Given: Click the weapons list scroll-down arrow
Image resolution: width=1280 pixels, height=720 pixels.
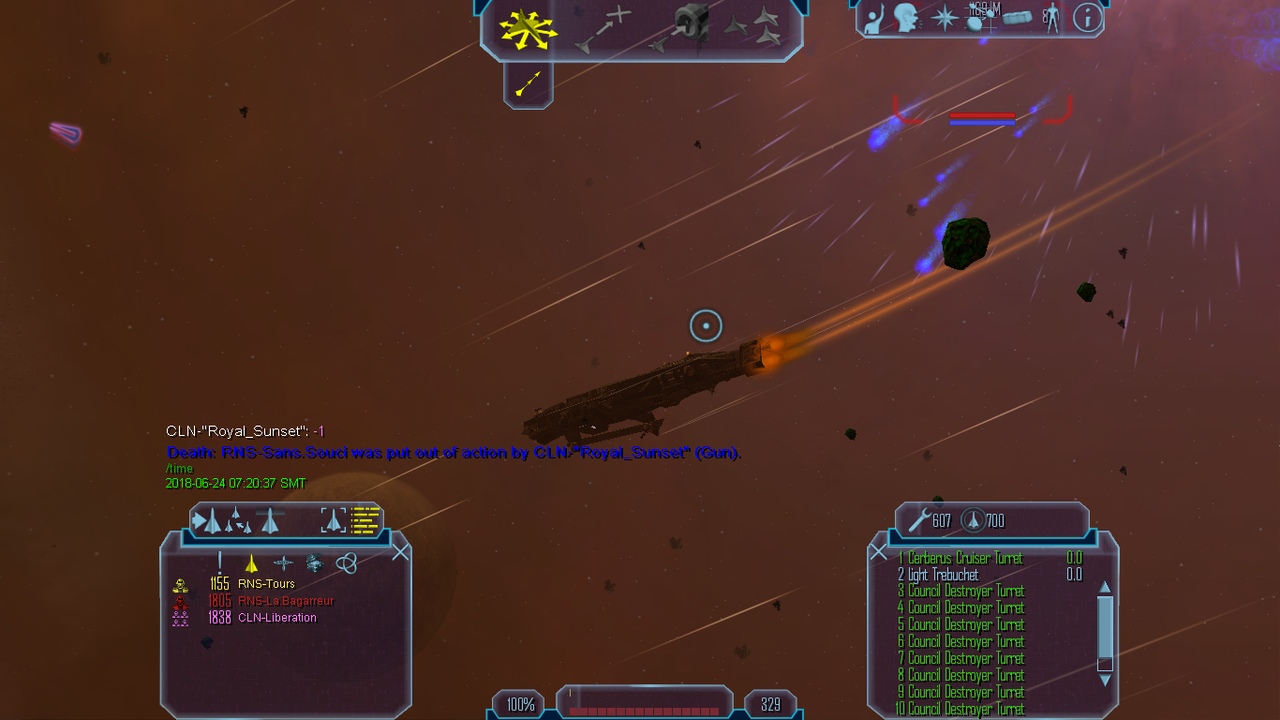Looking at the screenshot, I should (1105, 680).
